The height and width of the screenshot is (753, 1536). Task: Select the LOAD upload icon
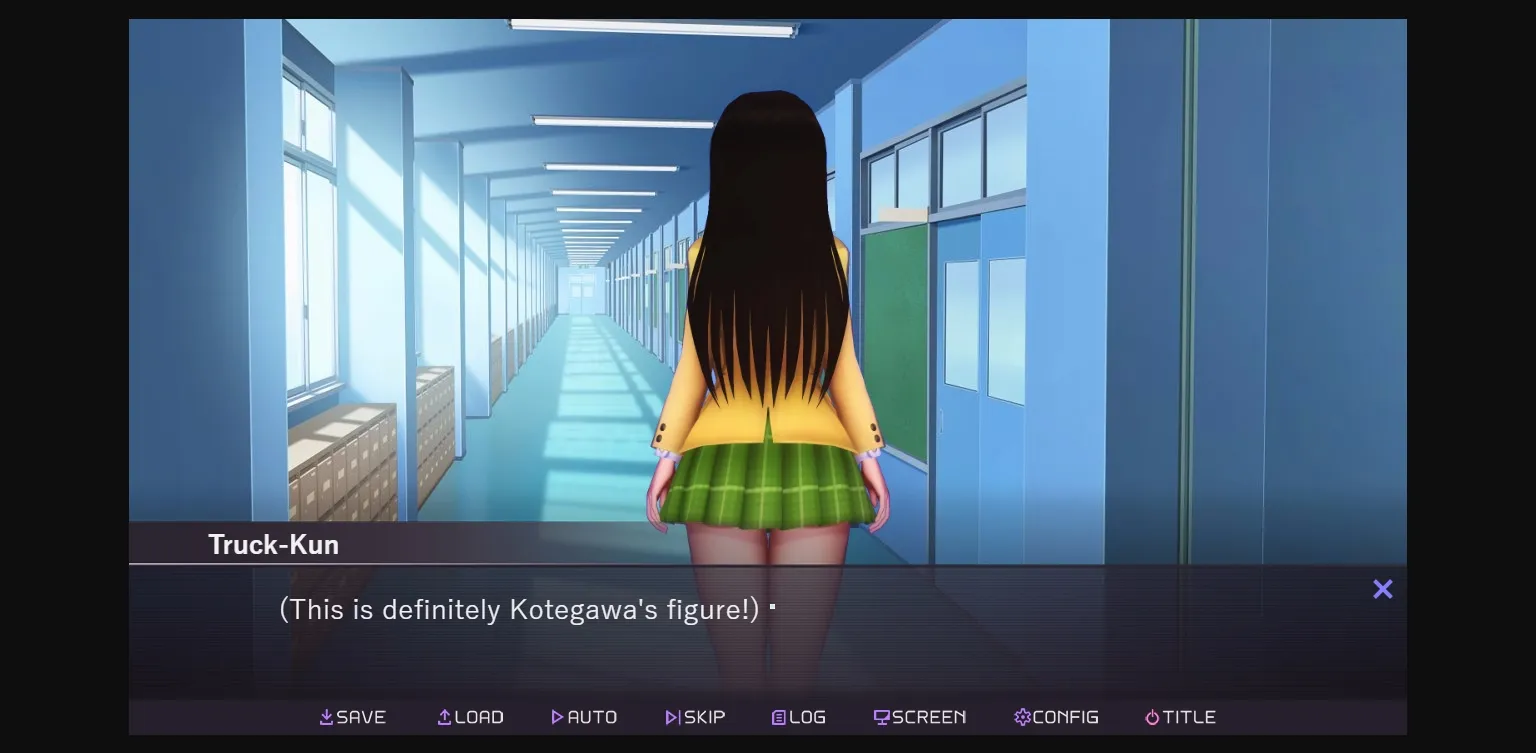443,716
